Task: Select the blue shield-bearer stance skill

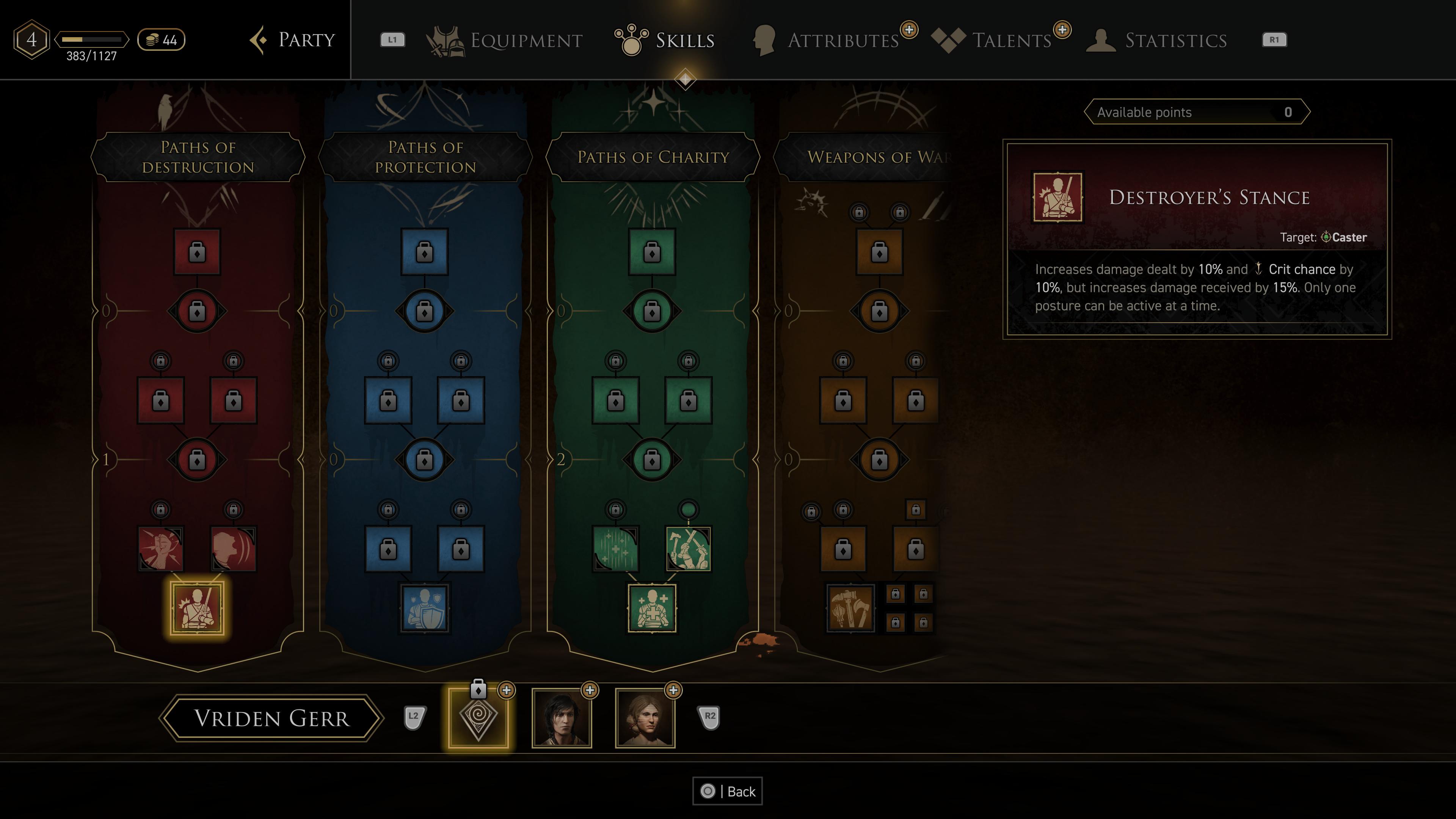Action: (425, 609)
